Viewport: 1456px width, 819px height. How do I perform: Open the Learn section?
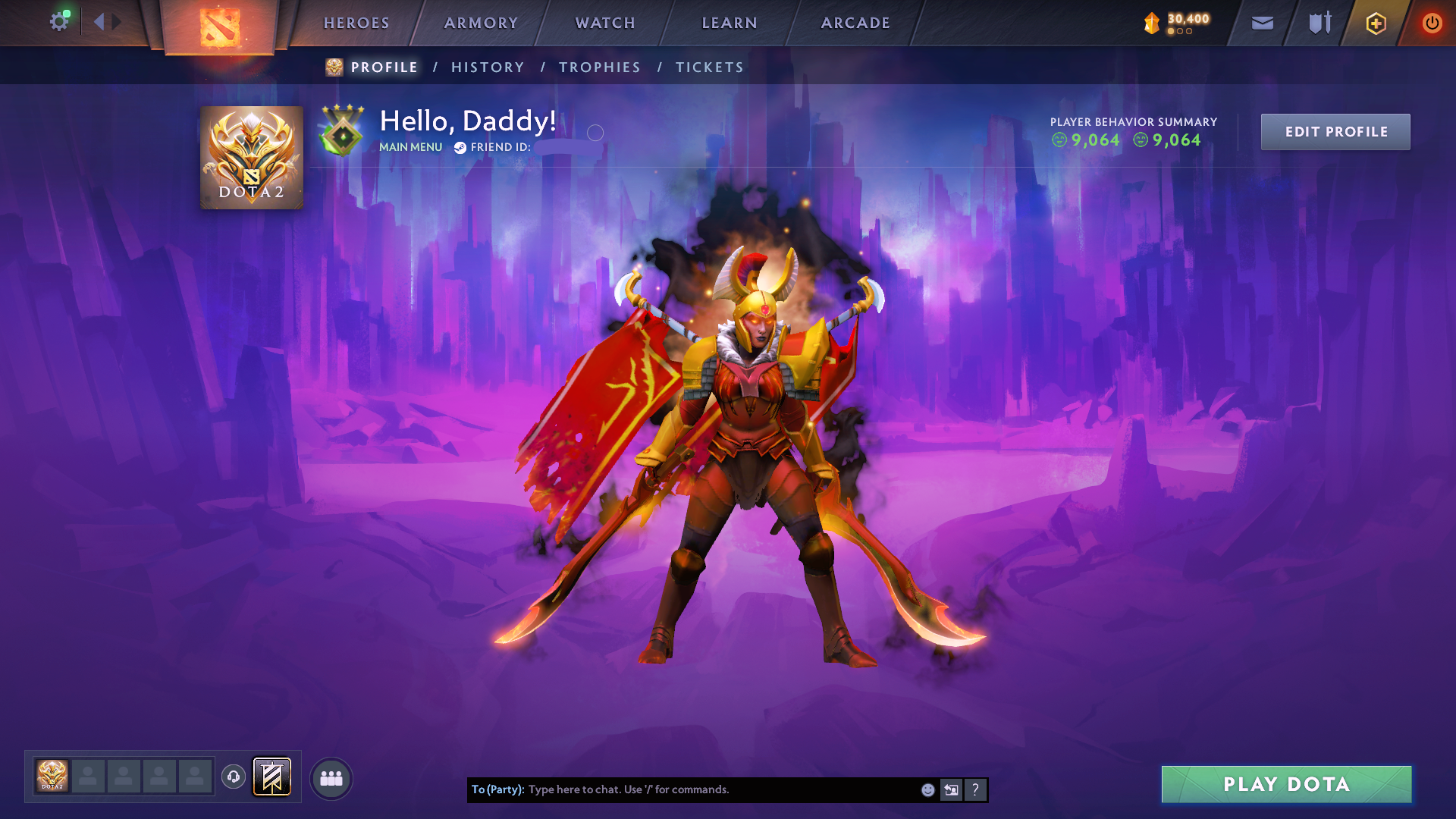(x=730, y=23)
